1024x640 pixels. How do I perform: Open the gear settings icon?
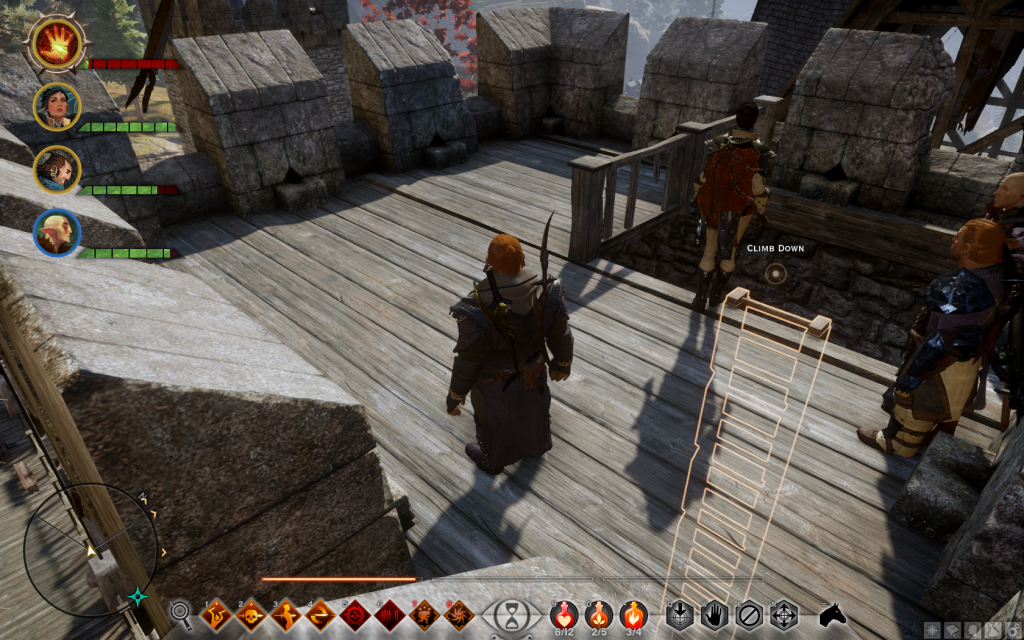coord(1013,630)
